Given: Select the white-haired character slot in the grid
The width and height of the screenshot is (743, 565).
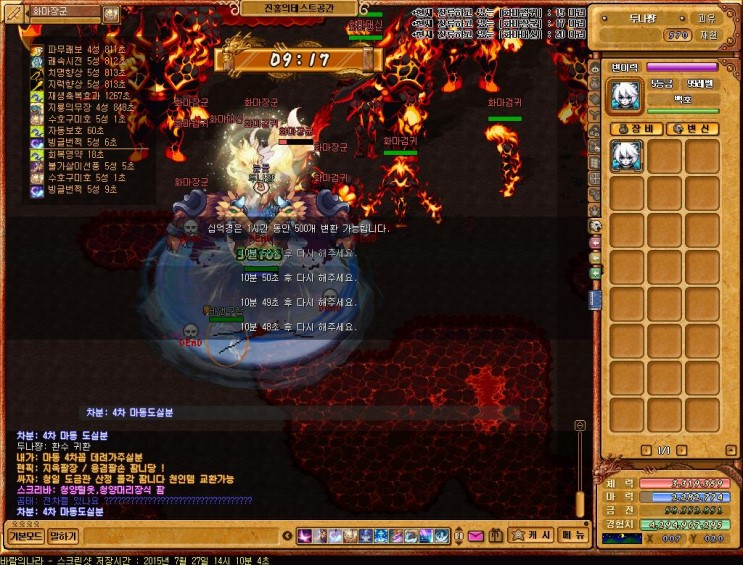Looking at the screenshot, I should click(627, 155).
